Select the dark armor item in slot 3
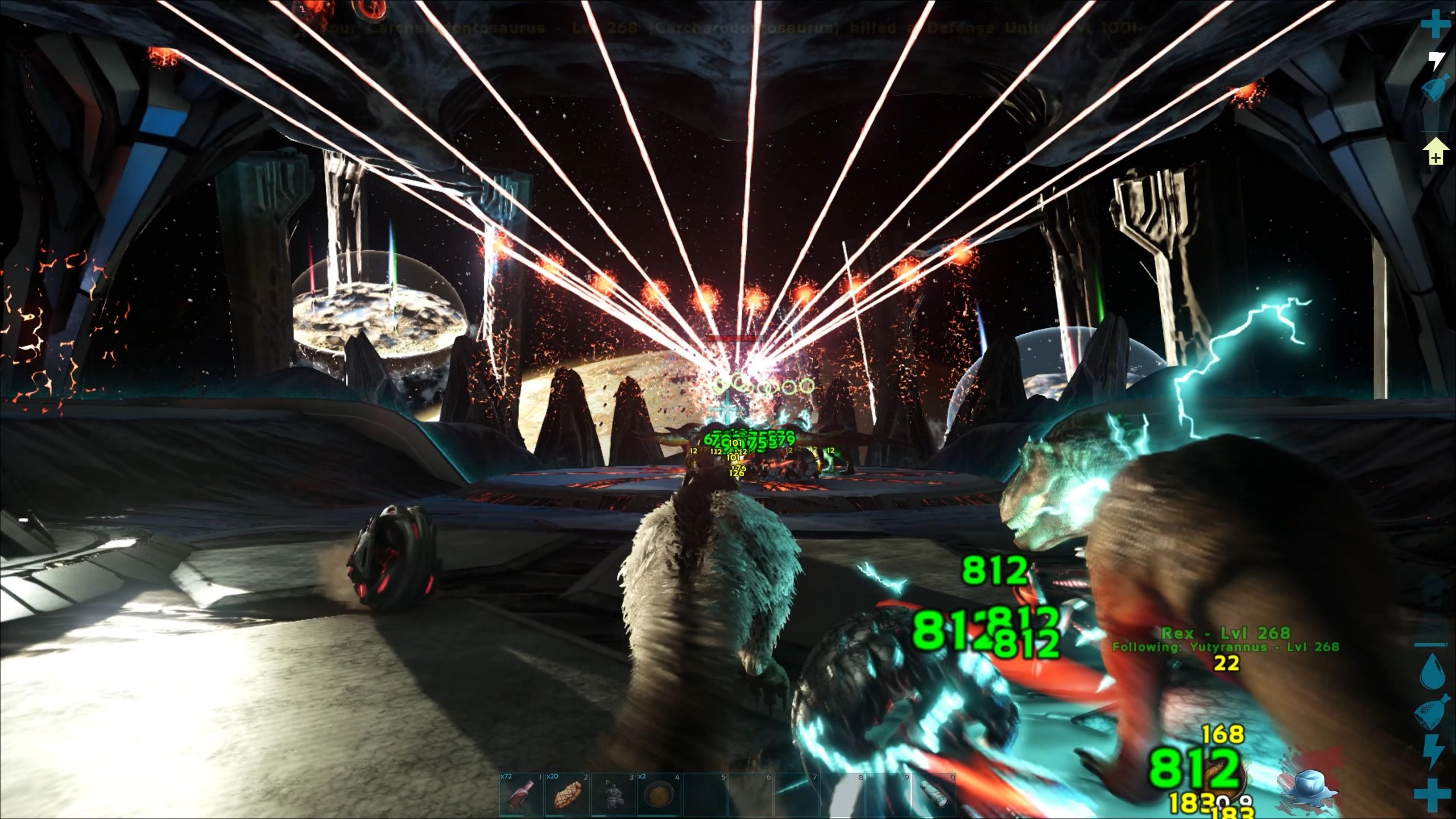1456x819 pixels. point(613,796)
